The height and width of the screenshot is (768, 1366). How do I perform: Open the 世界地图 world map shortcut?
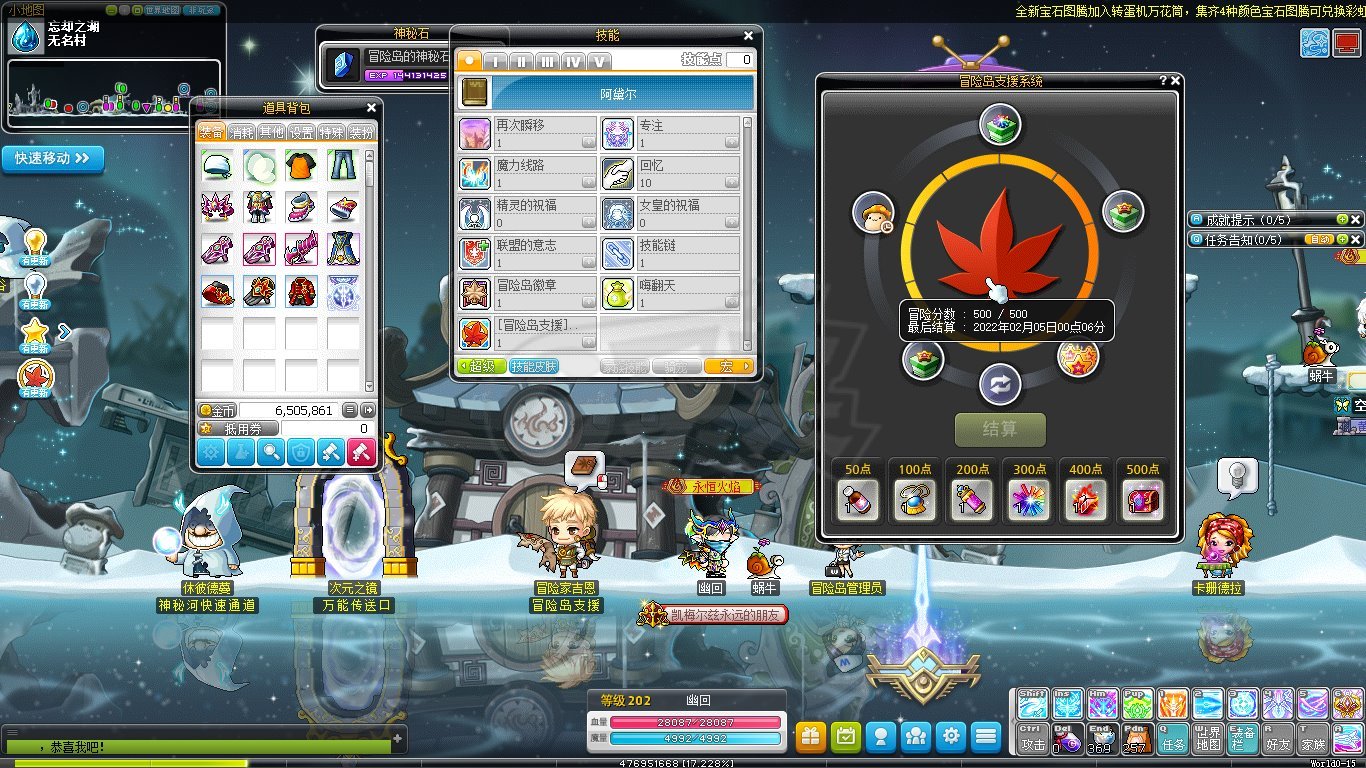1208,738
